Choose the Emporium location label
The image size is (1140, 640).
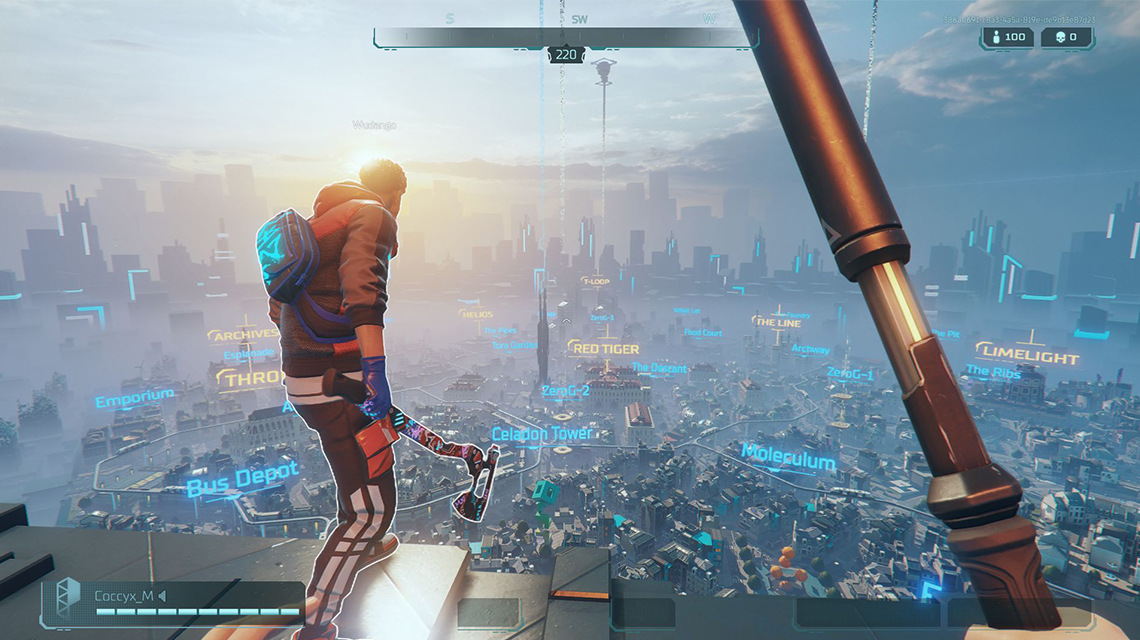click(x=134, y=398)
